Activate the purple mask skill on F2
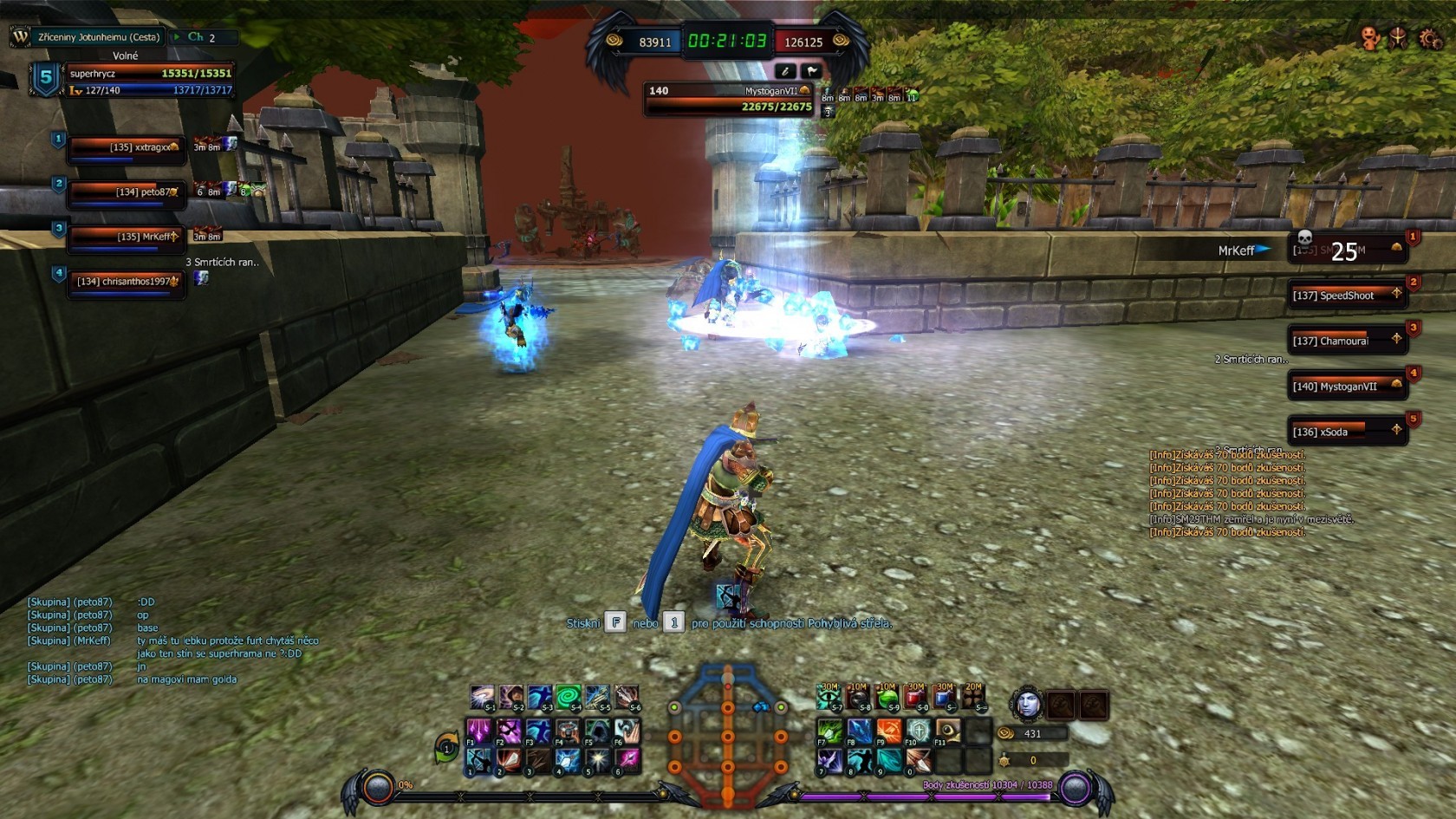Image resolution: width=1456 pixels, height=819 pixels. pos(509,731)
